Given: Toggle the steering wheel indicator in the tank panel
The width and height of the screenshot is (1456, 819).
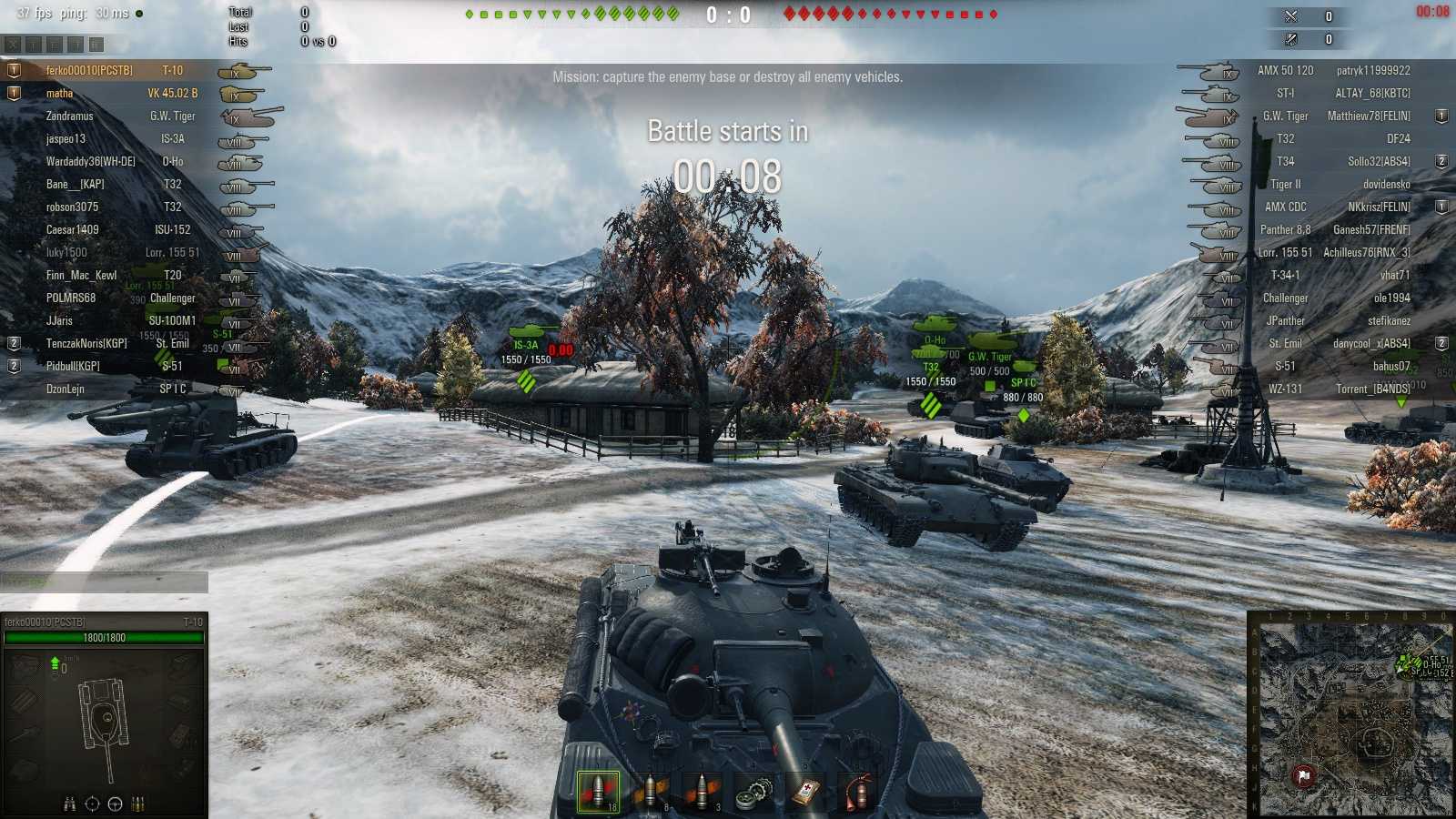Looking at the screenshot, I should 114,804.
